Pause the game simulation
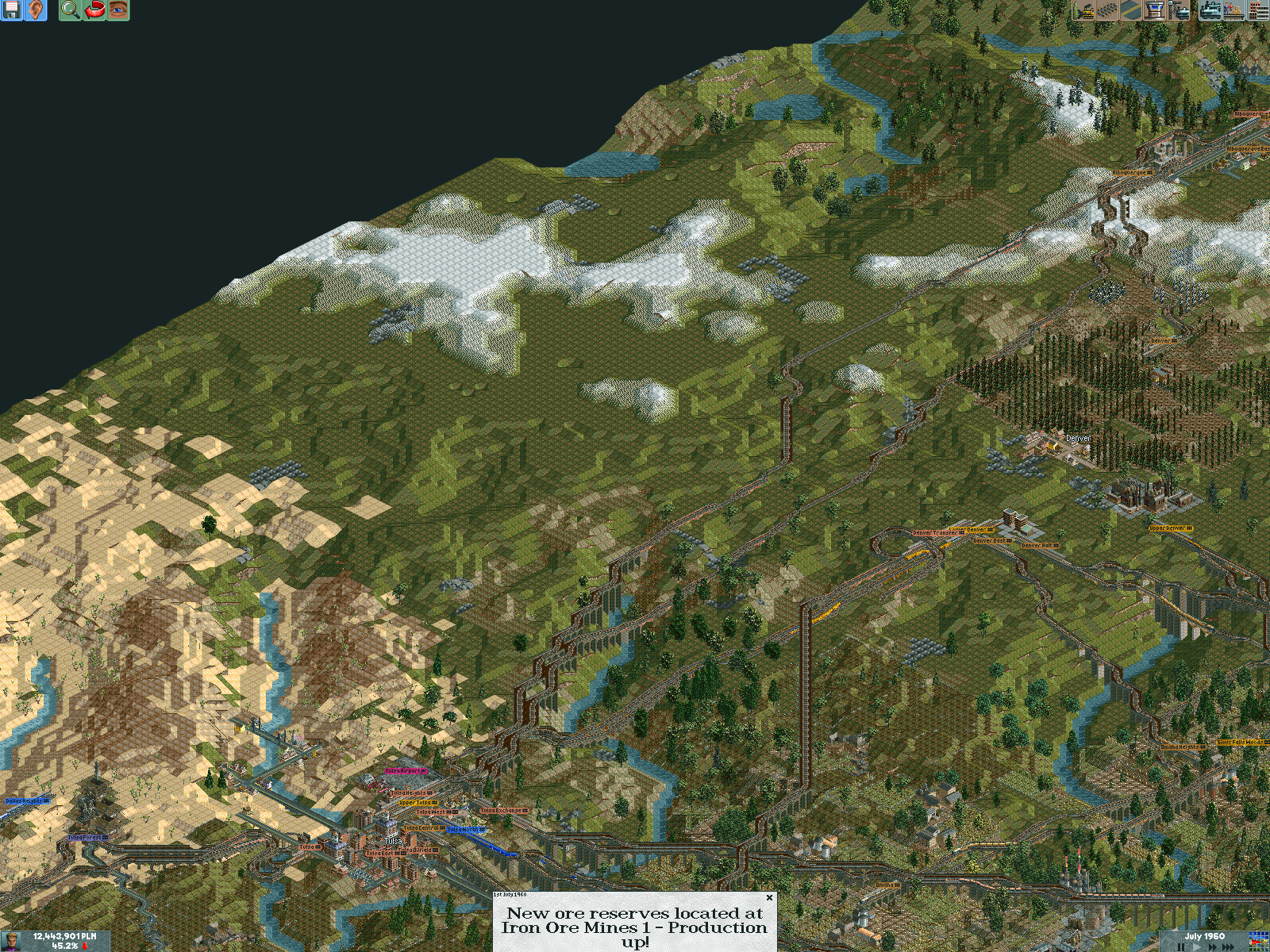1270x952 pixels. click(1181, 946)
